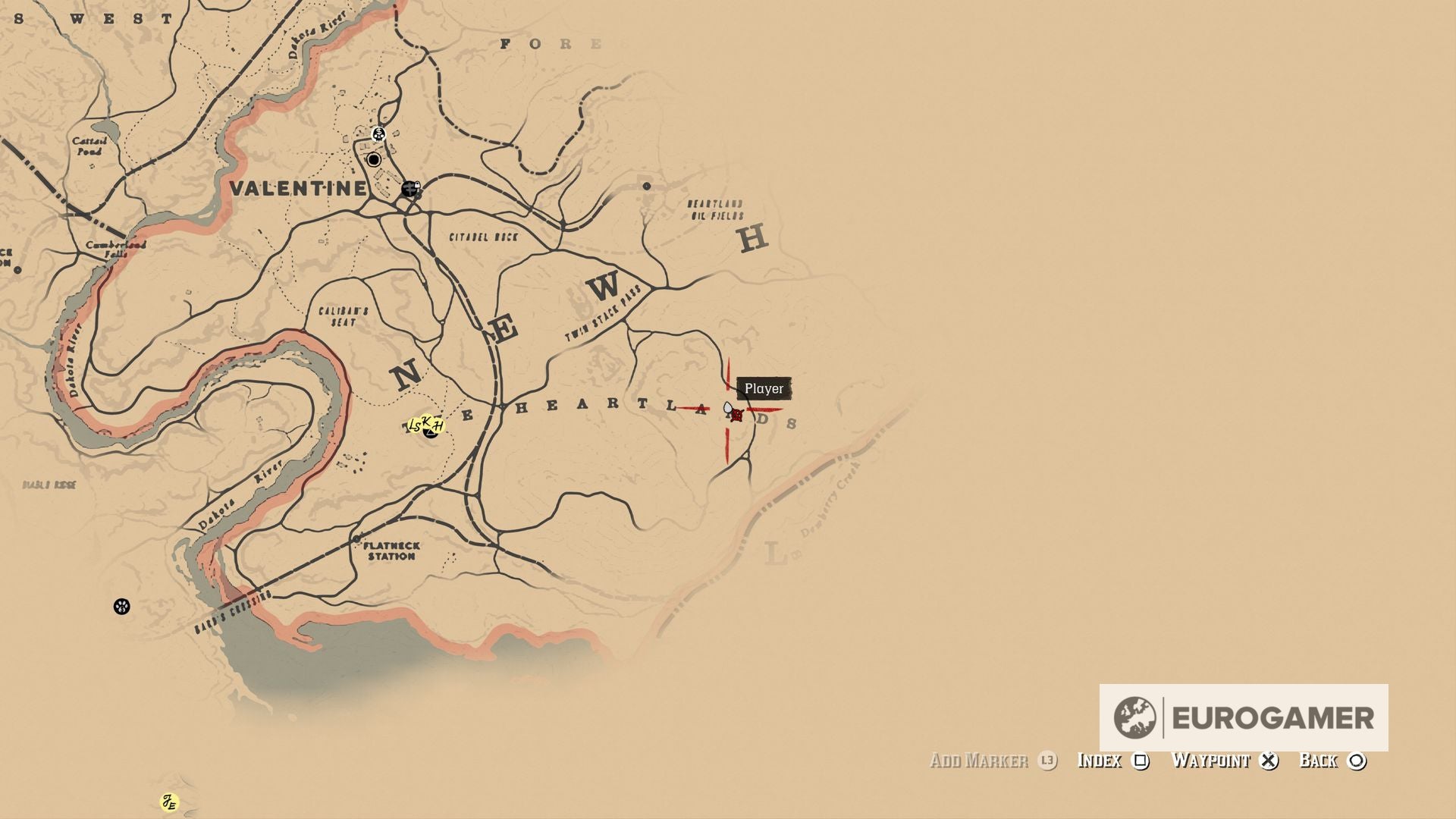Select the black saloon dot icon inside Valentine

point(374,159)
